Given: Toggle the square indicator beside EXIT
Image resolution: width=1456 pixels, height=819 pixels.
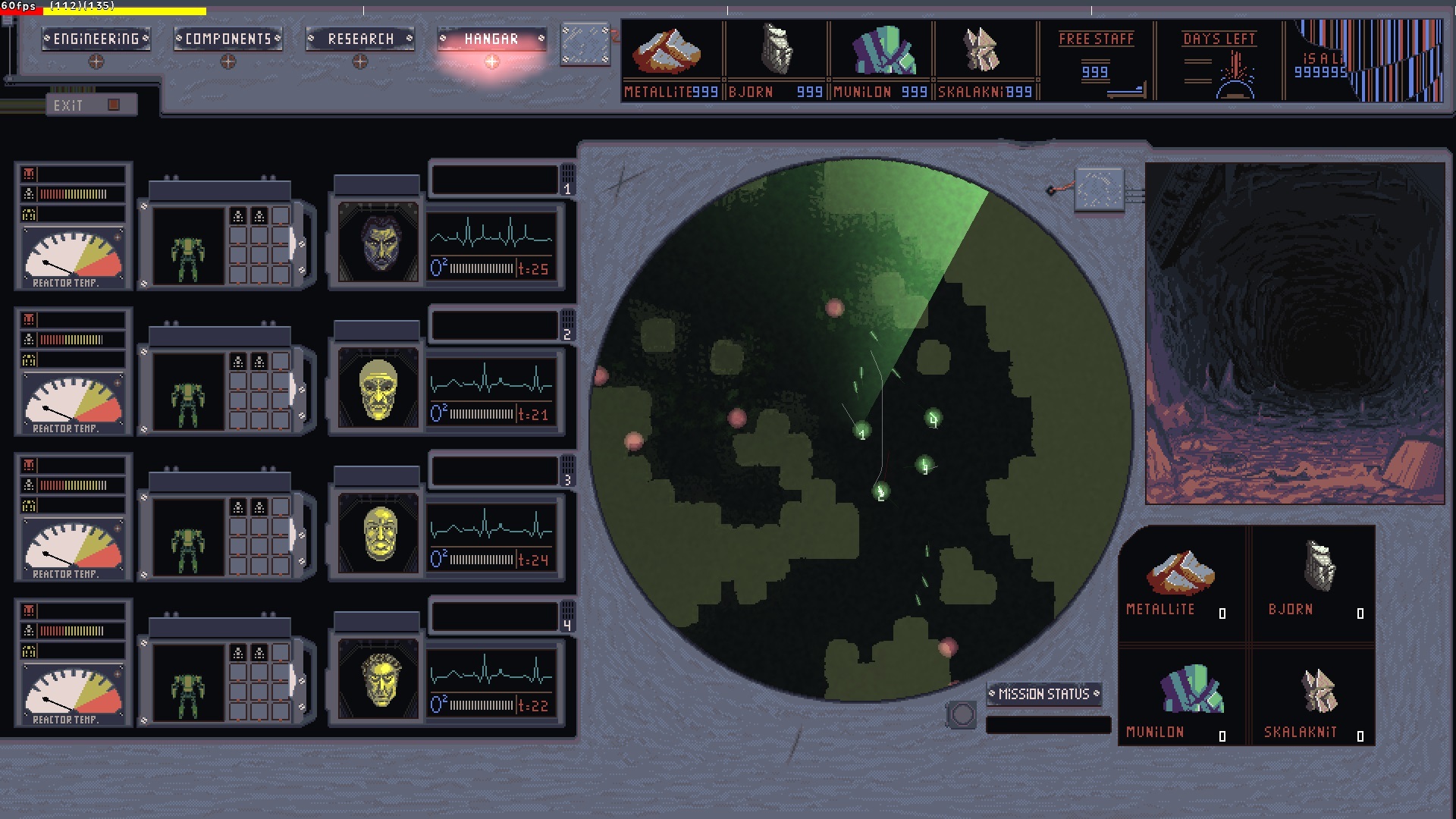Looking at the screenshot, I should click(115, 105).
